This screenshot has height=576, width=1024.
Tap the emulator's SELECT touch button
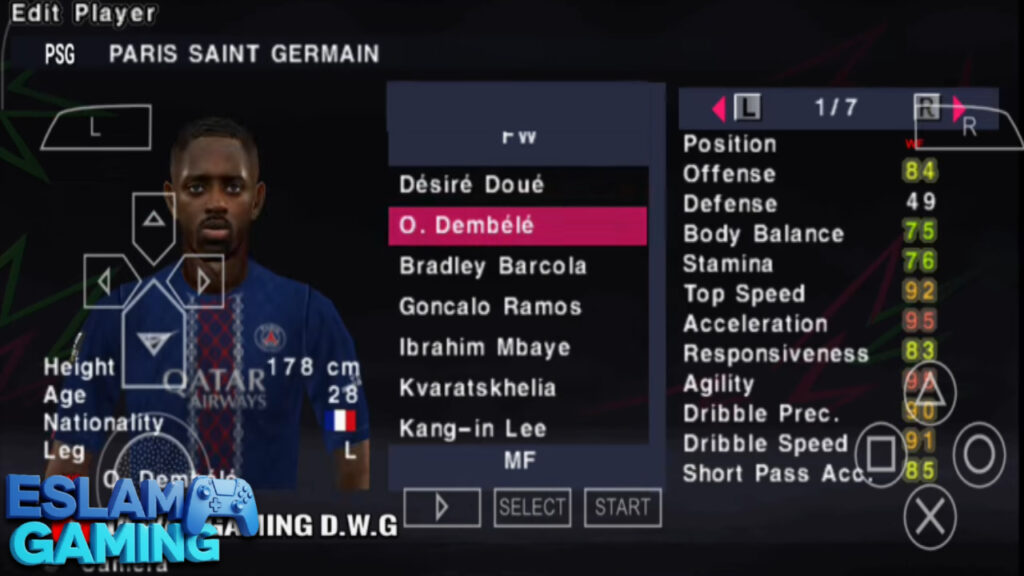[x=532, y=507]
